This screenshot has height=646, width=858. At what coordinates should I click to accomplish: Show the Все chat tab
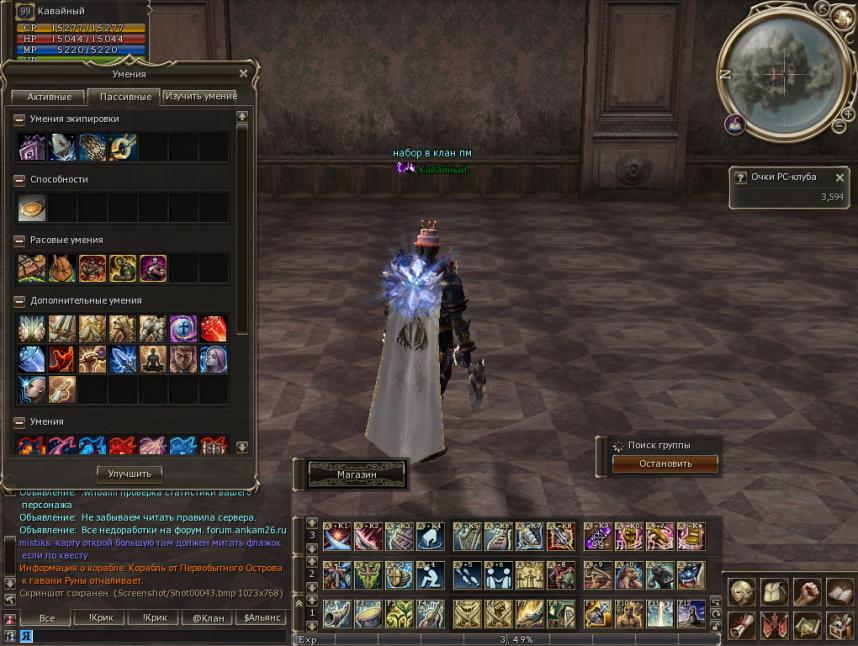47,619
